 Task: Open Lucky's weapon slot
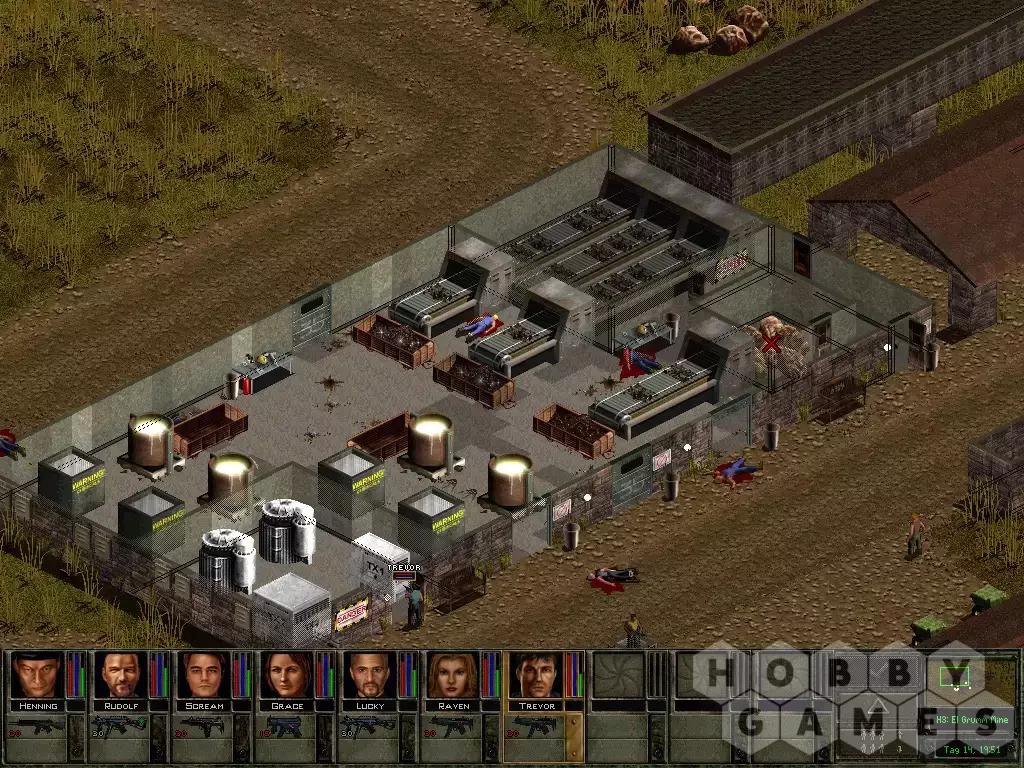[x=369, y=727]
